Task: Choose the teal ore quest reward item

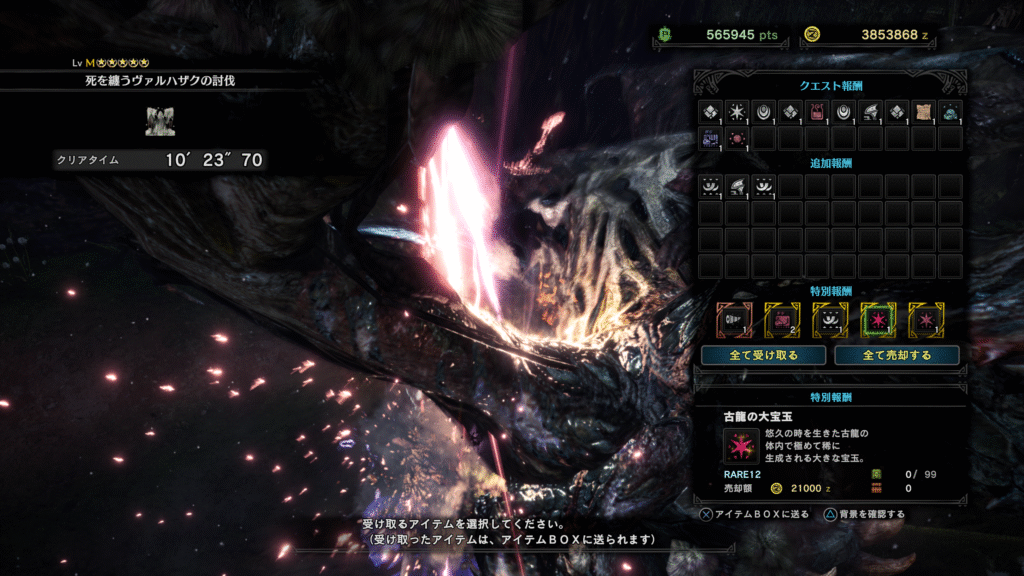Action: coord(950,112)
